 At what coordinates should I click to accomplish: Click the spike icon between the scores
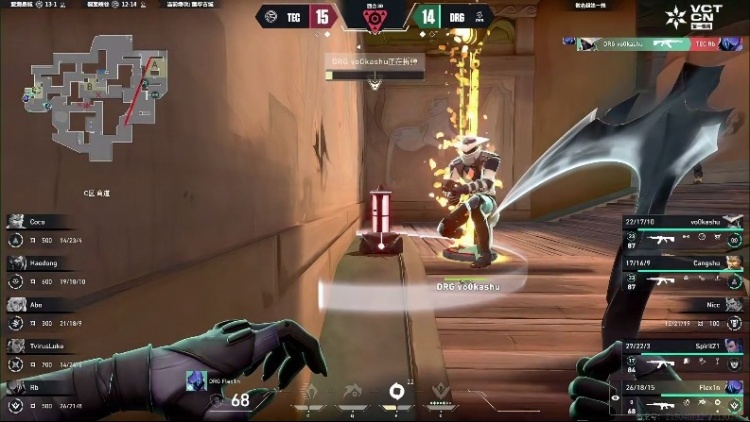375,19
